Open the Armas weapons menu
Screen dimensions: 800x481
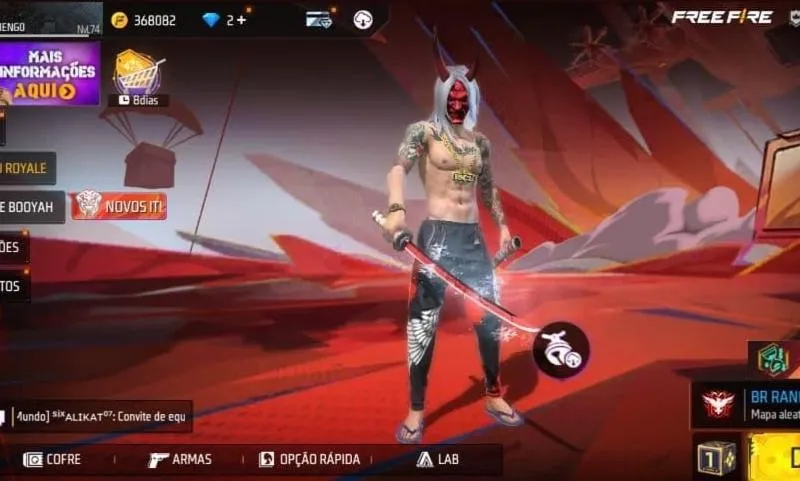pos(180,459)
